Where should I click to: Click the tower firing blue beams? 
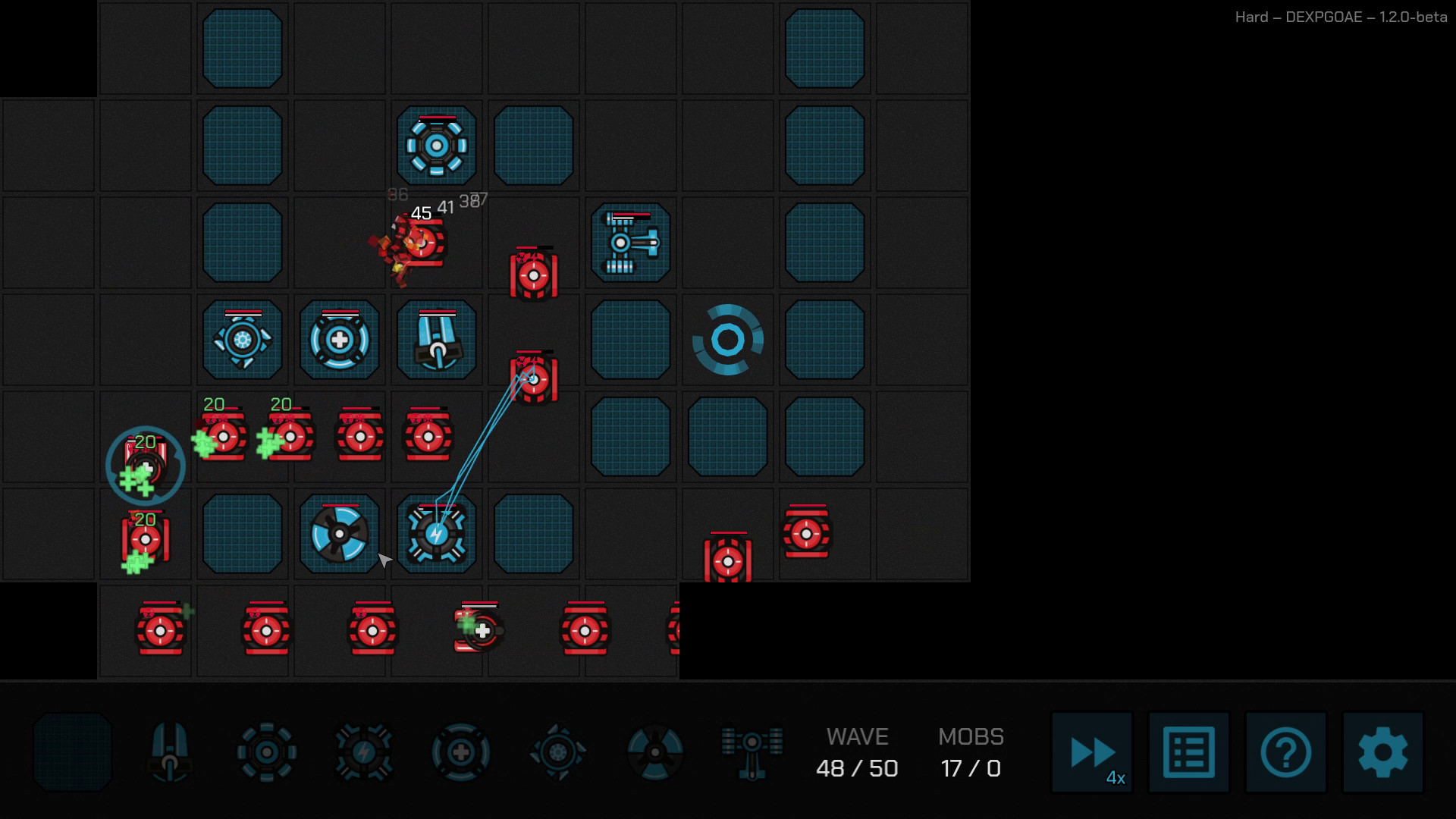(x=435, y=533)
